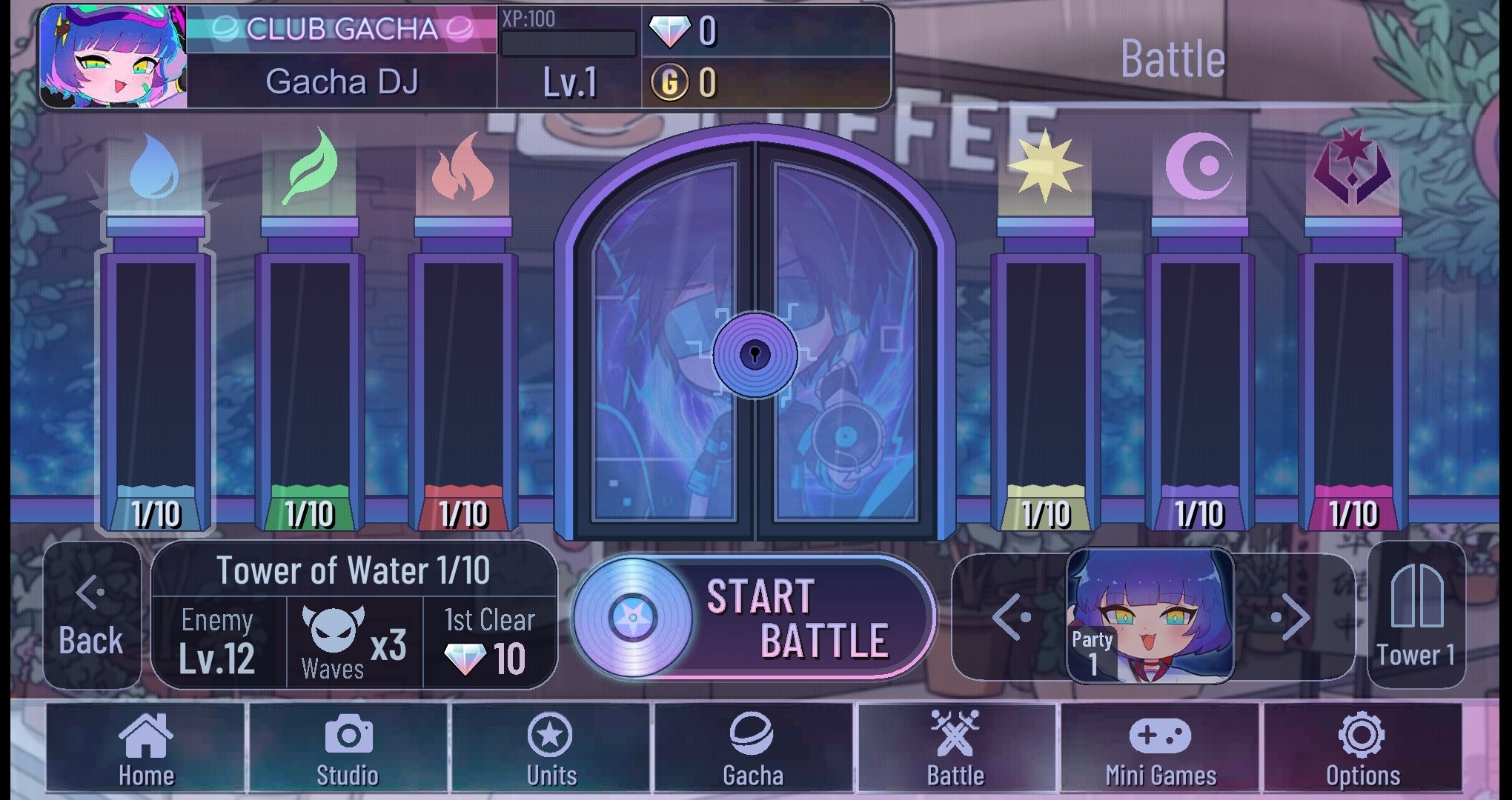Open the Tower 1 selector
Viewport: 1512px width, 800px height.
click(x=1416, y=616)
